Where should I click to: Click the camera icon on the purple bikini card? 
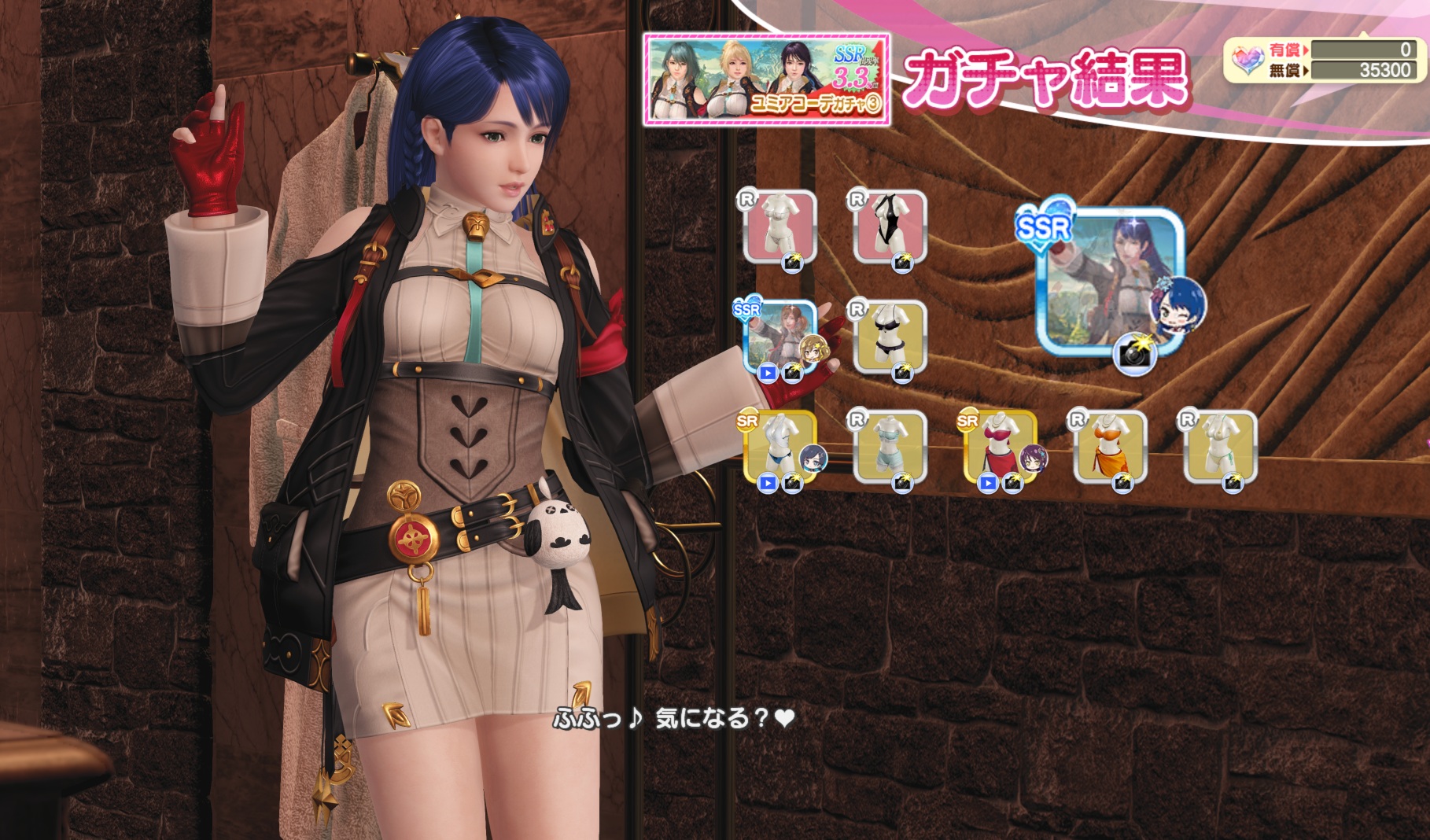[x=905, y=371]
